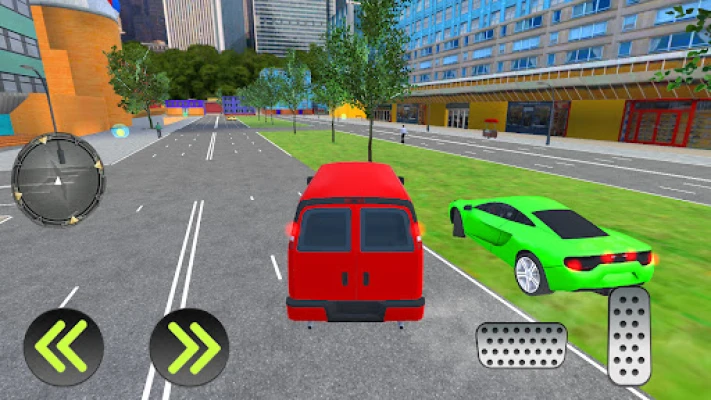
Task: Step on the tall accelerator pedal
Action: 629,336
